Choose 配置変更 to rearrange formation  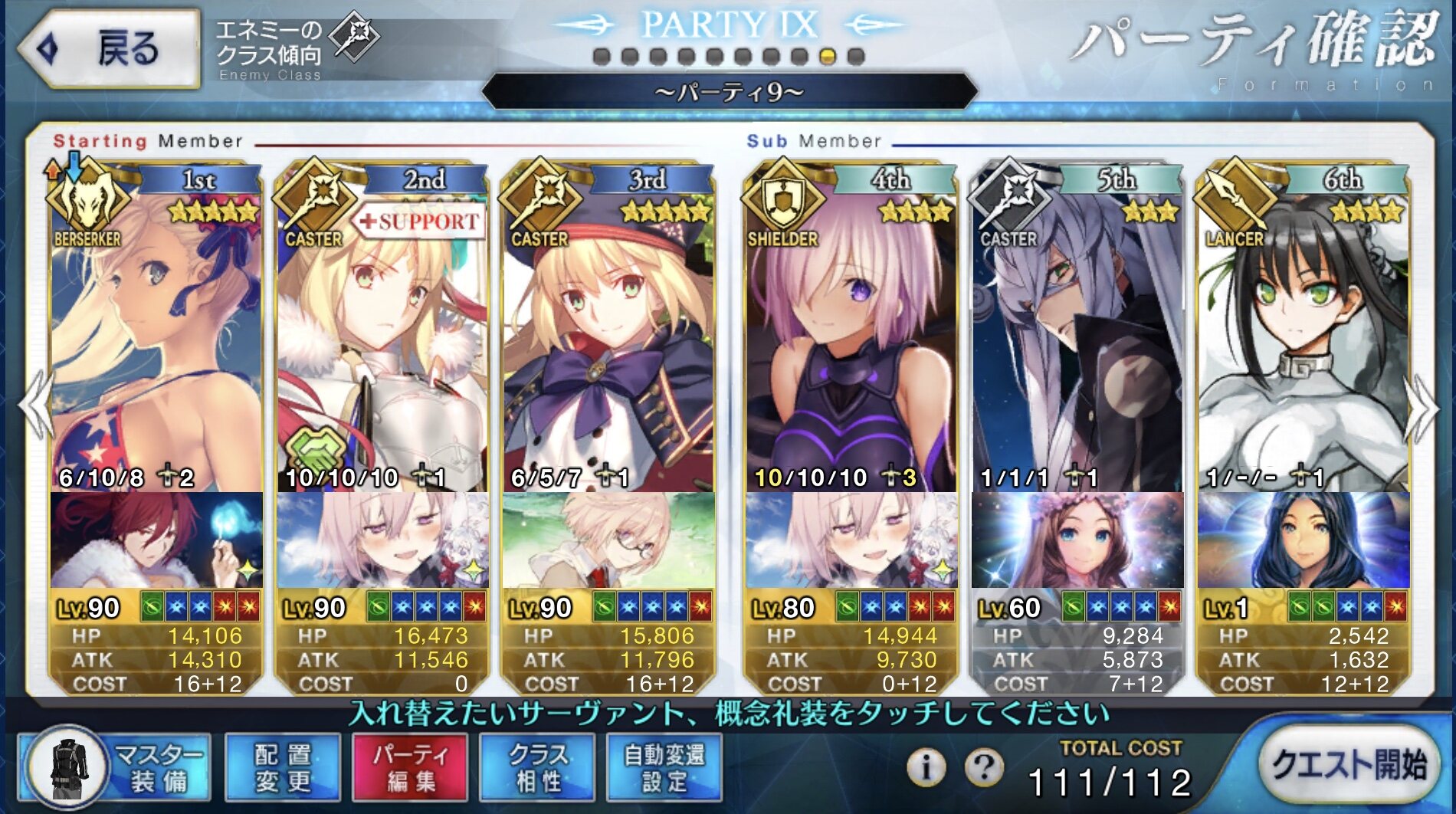[x=283, y=767]
